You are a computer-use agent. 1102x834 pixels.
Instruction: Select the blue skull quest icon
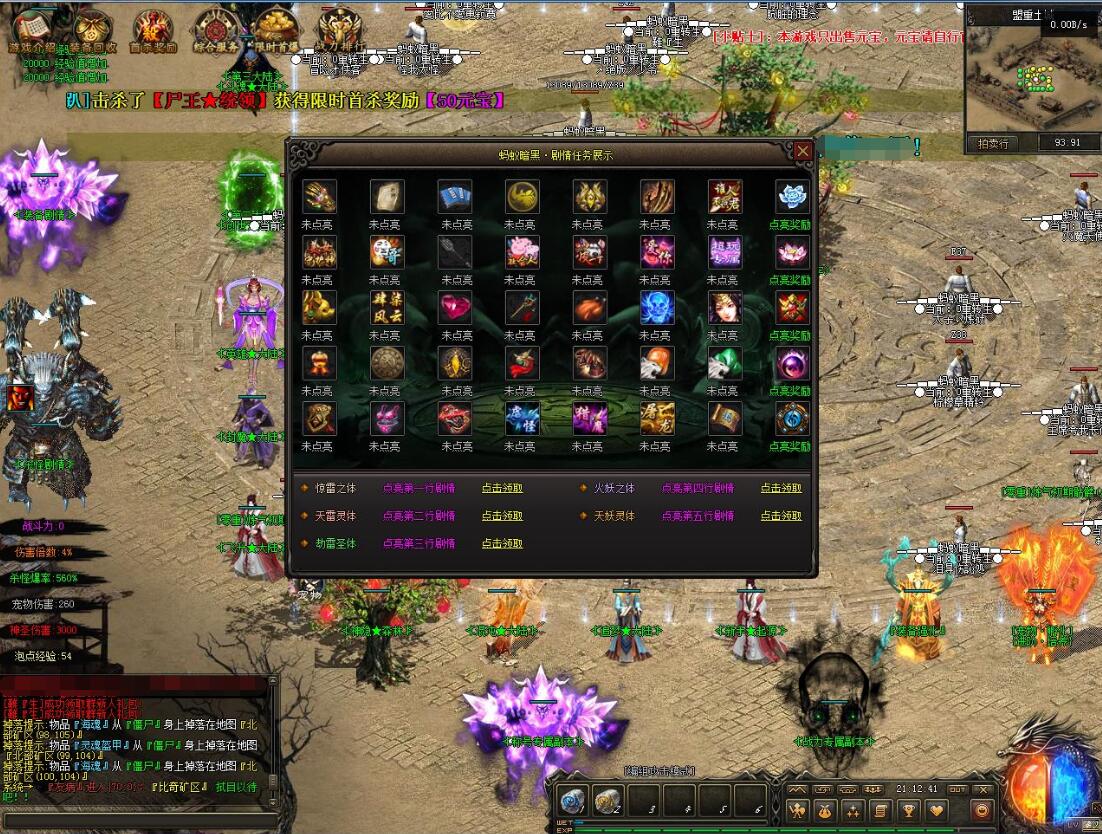[x=657, y=307]
